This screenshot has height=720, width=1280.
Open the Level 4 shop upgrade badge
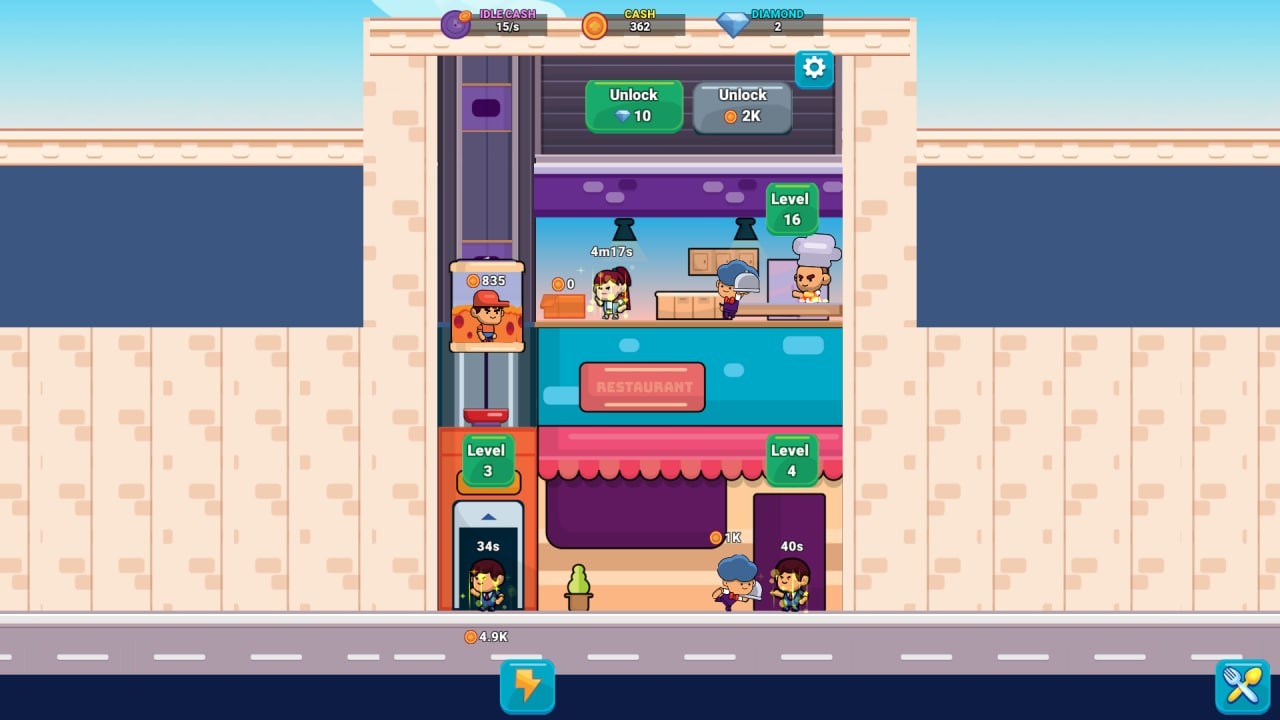(791, 459)
